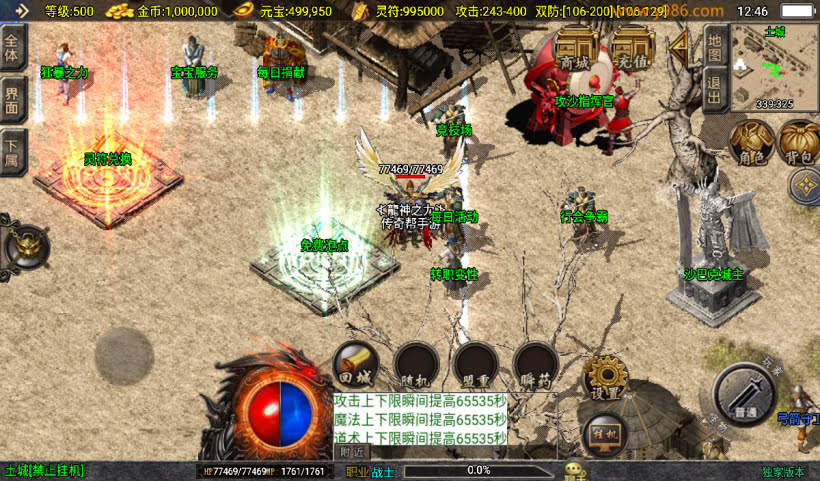Toggle the 挂机 auto-play monitor button

(604, 433)
